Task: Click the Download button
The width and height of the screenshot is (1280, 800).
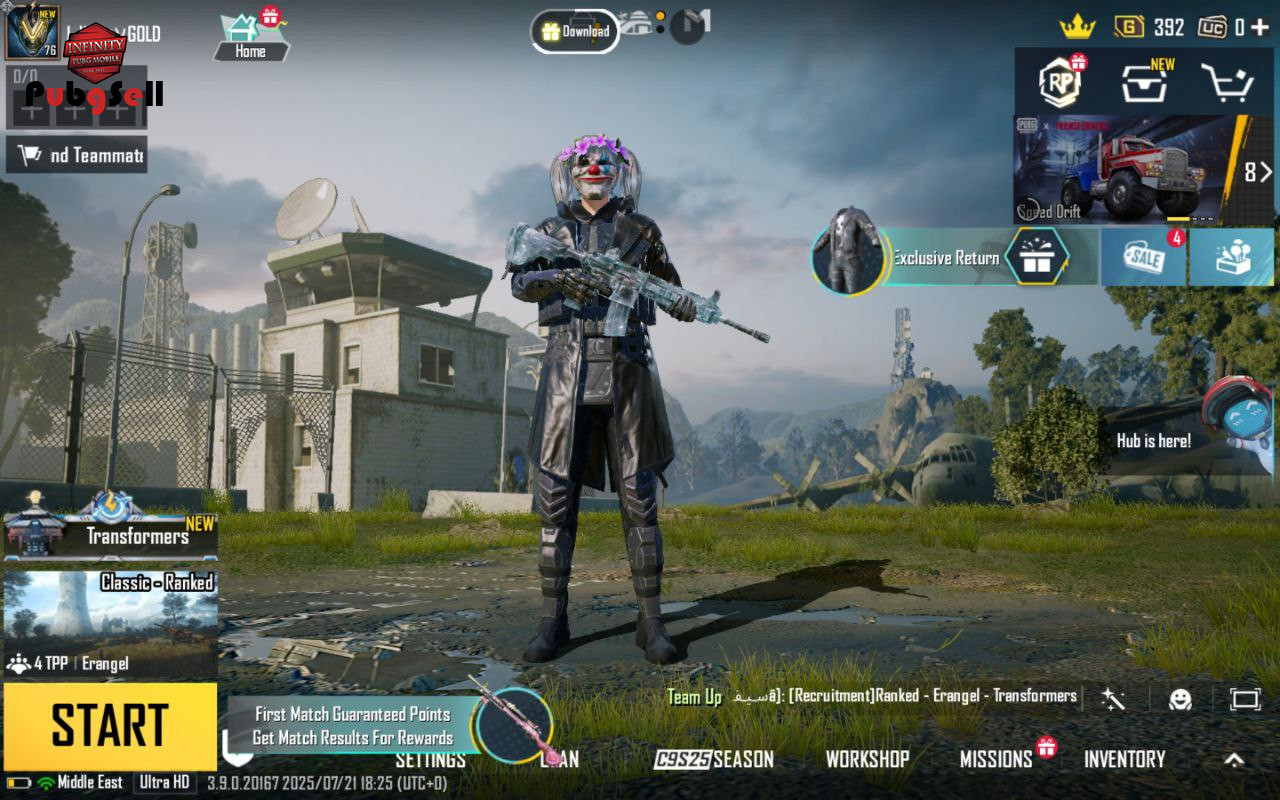Action: pos(575,31)
